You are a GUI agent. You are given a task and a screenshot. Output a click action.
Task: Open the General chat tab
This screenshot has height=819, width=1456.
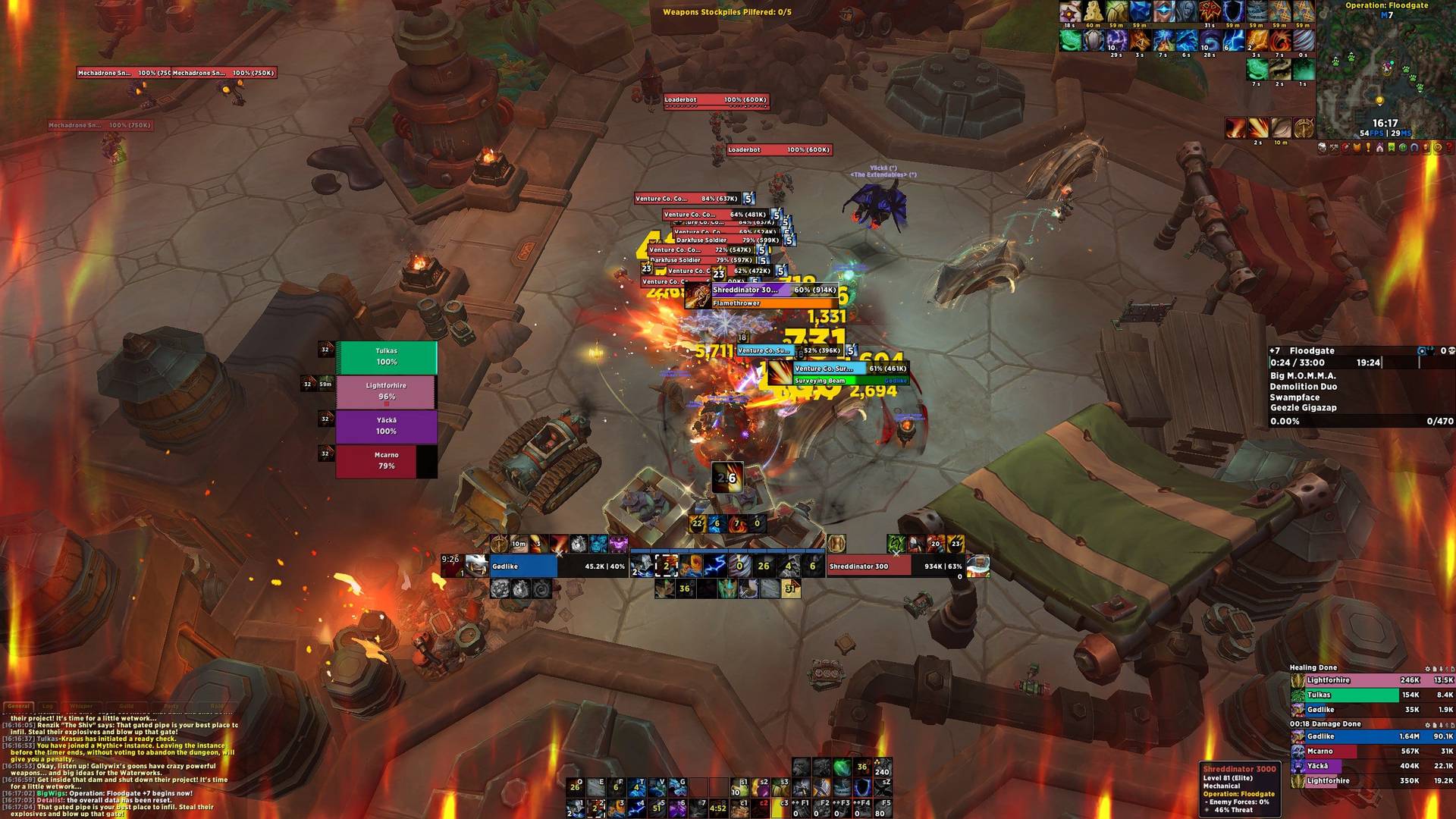[x=19, y=706]
